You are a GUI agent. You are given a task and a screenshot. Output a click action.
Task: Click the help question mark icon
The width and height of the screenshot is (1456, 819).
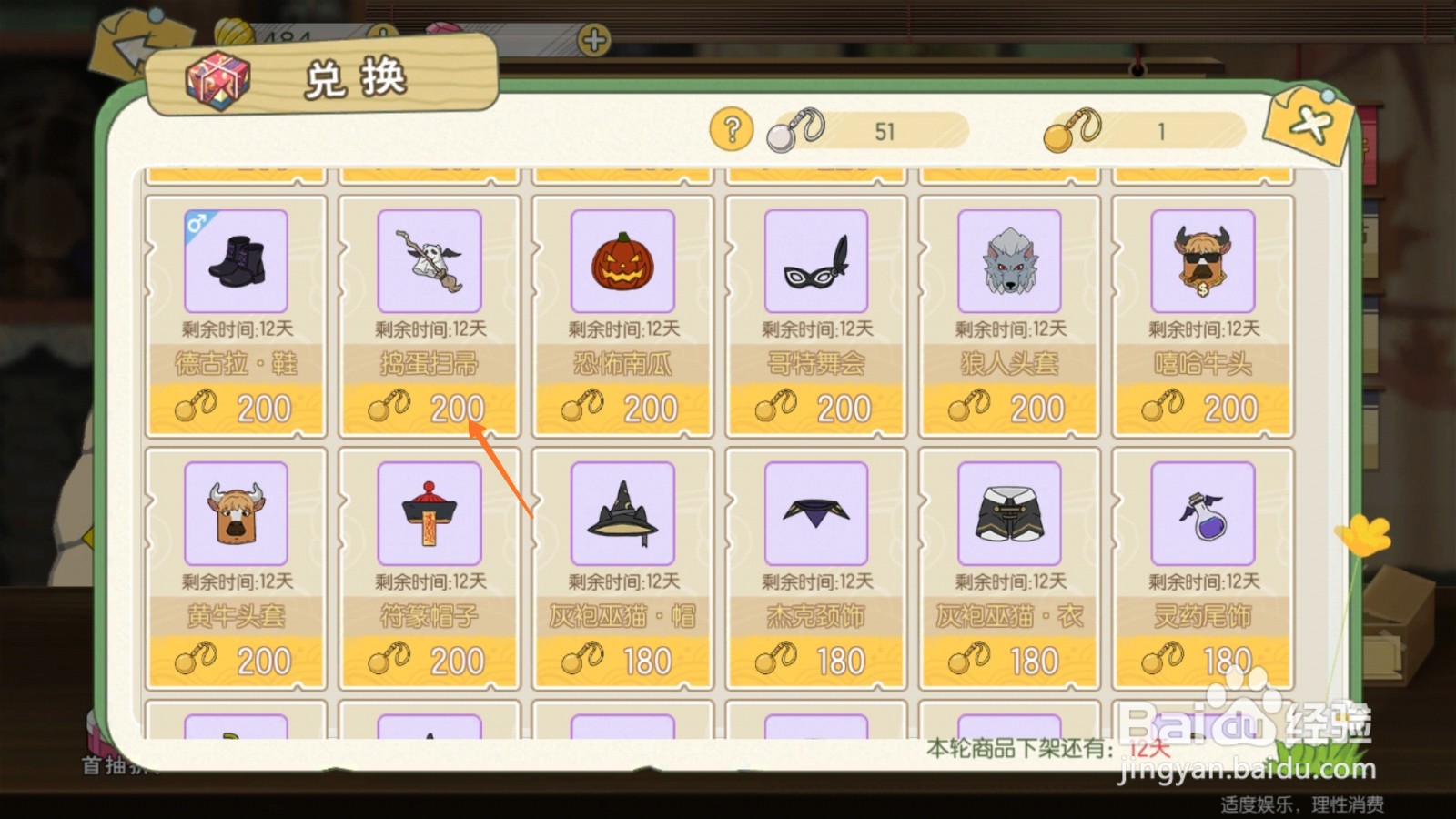(x=731, y=129)
